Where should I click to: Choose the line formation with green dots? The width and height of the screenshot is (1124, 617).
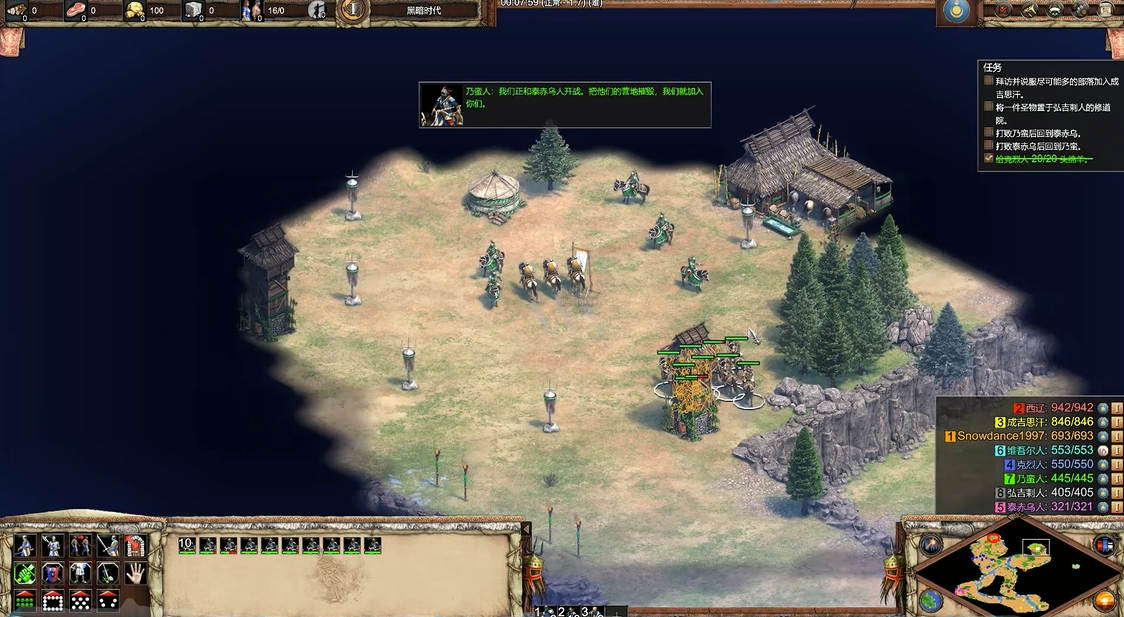[x=25, y=600]
